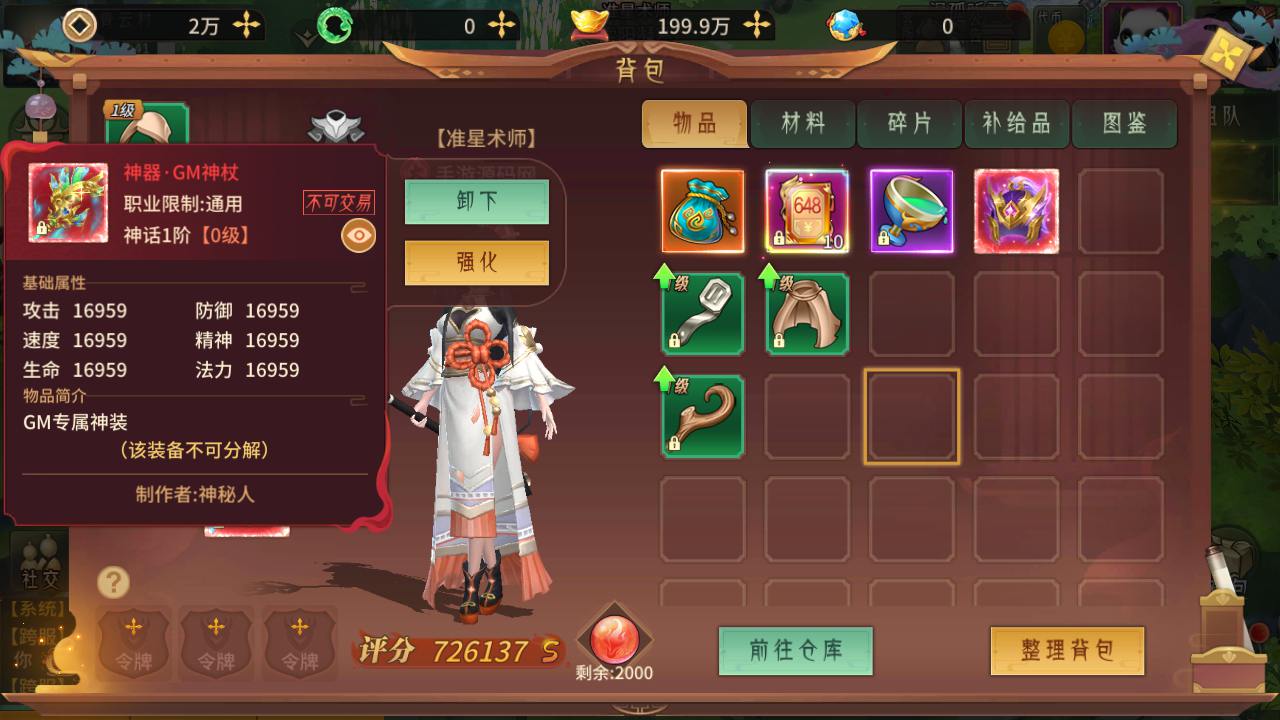Choose the tan cloak equipment slot
Image resolution: width=1280 pixels, height=720 pixels.
(x=807, y=314)
